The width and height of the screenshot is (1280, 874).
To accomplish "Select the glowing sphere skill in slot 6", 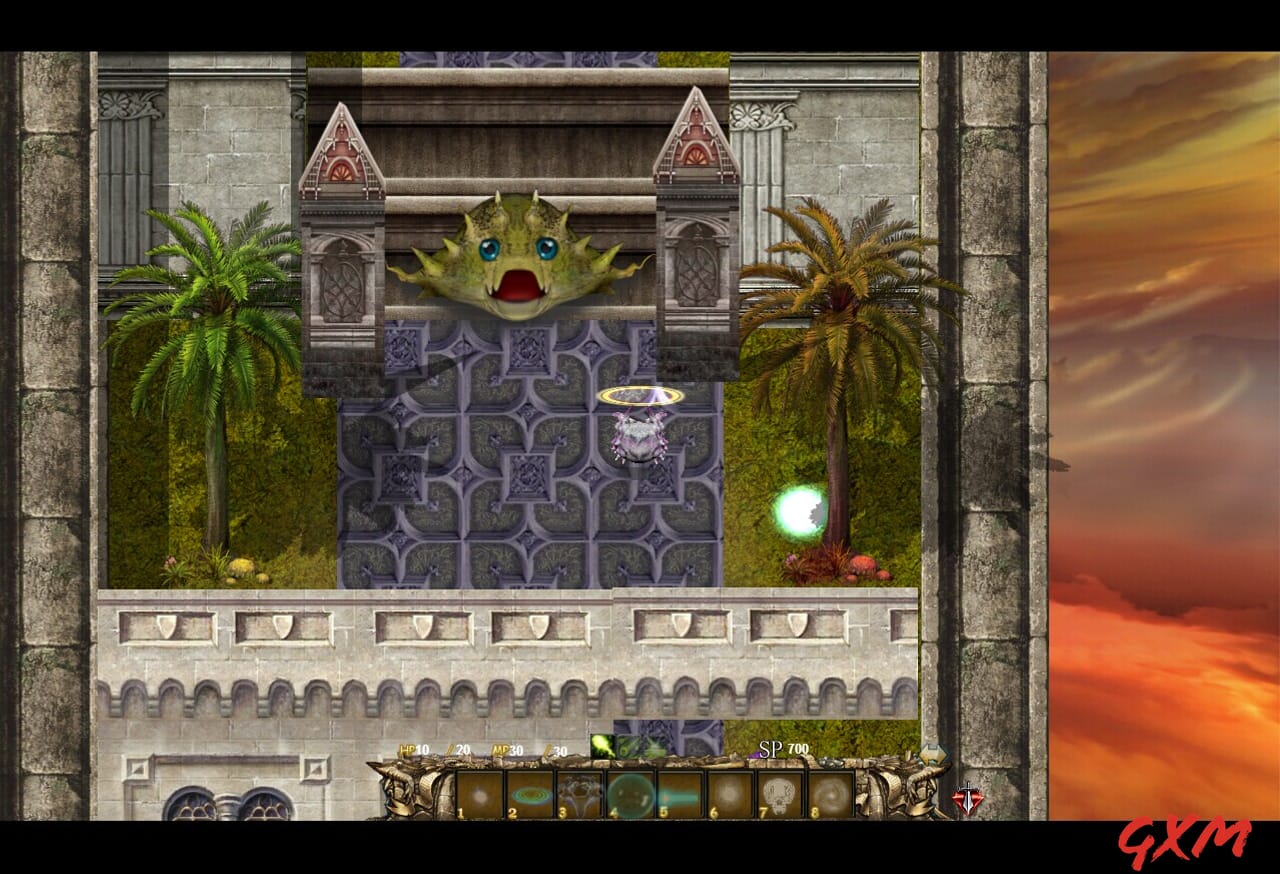I will 731,793.
